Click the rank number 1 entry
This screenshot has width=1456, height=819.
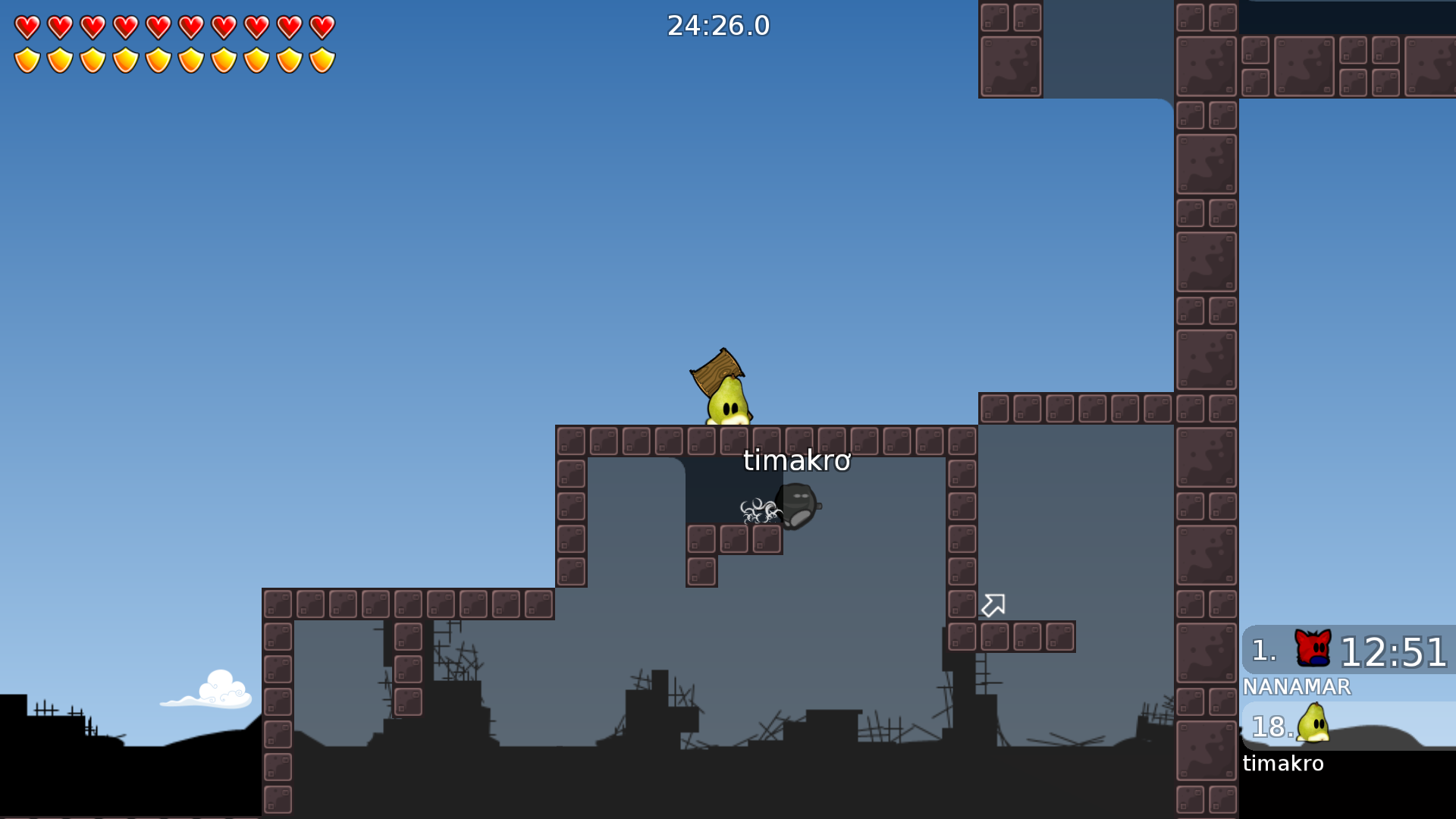[x=1263, y=650]
